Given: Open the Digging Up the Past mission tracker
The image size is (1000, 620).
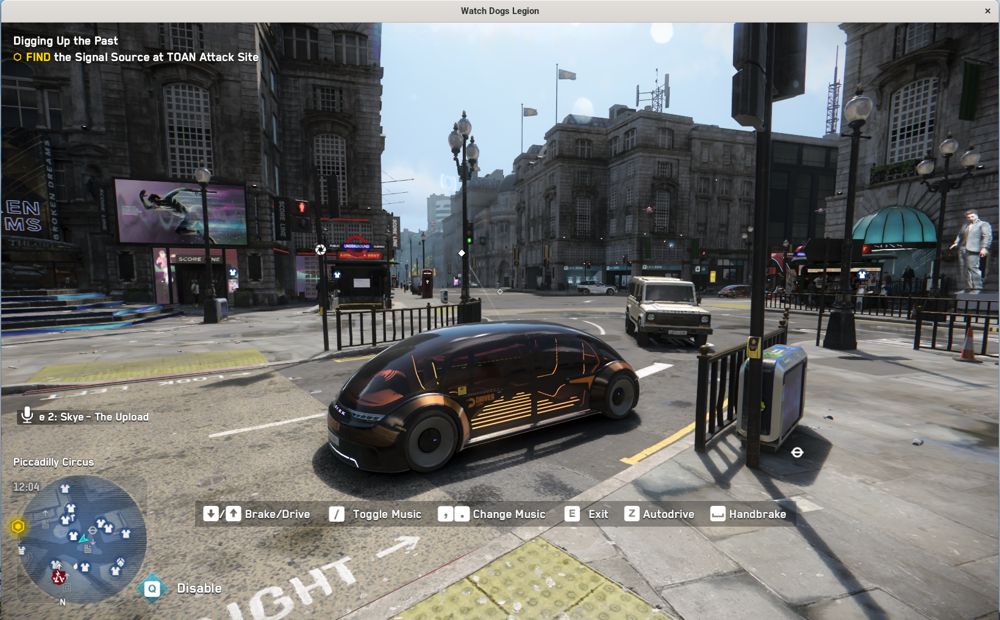Looking at the screenshot, I should pos(64,41).
